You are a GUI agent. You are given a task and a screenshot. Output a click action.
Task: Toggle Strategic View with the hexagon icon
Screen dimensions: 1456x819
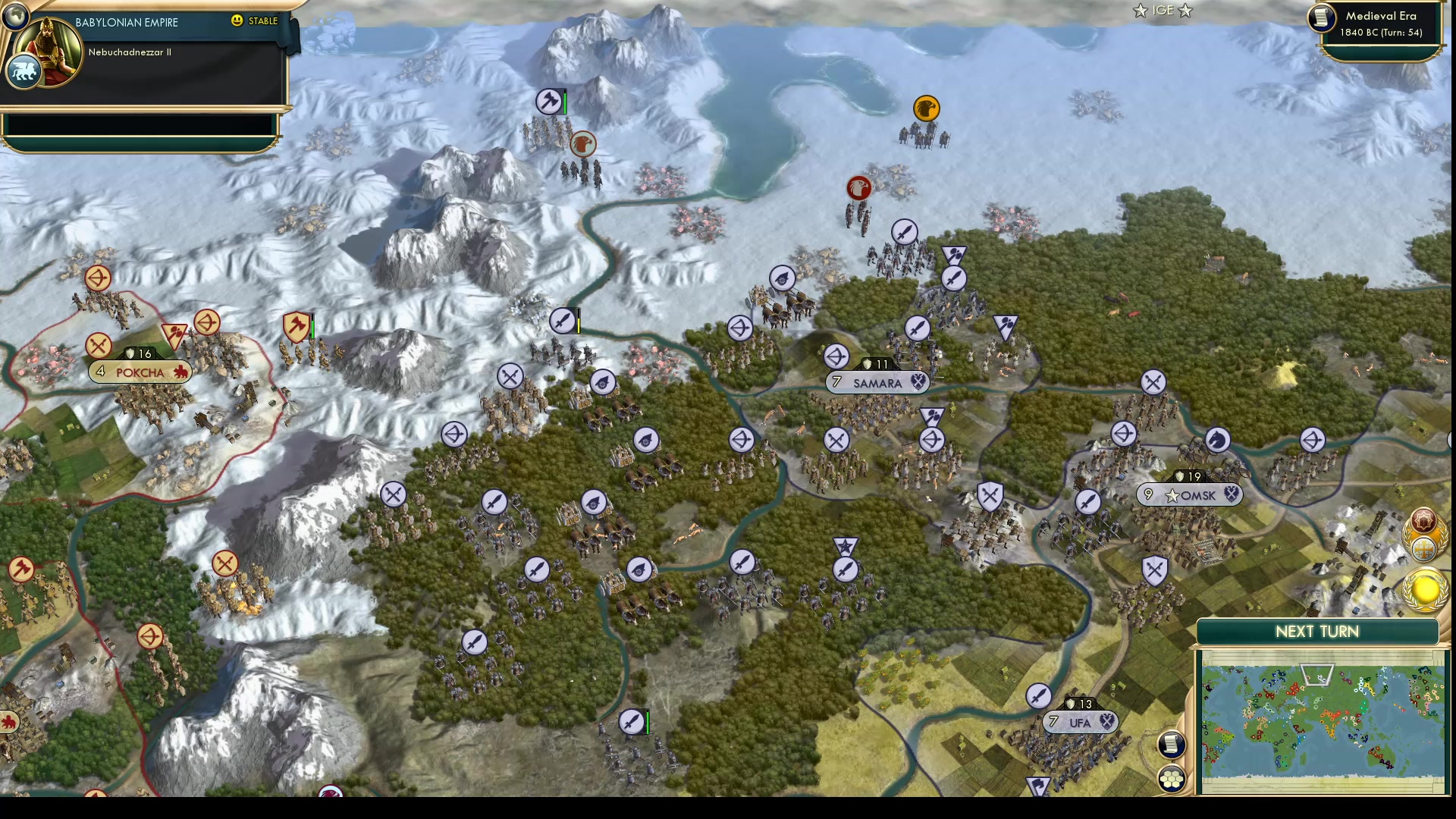click(1171, 777)
